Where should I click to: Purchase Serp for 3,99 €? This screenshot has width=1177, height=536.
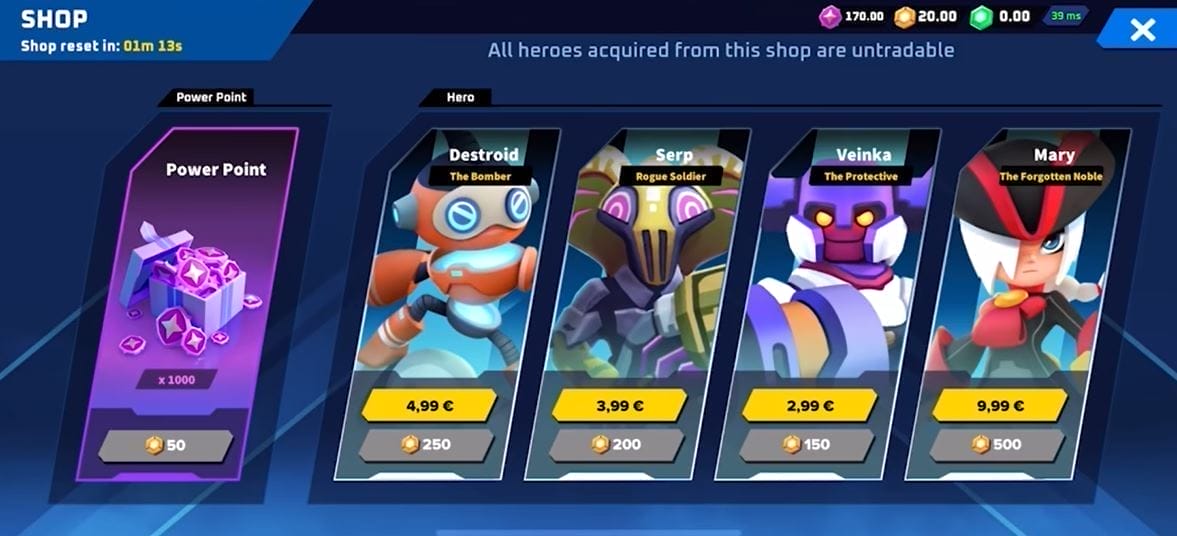pos(618,405)
